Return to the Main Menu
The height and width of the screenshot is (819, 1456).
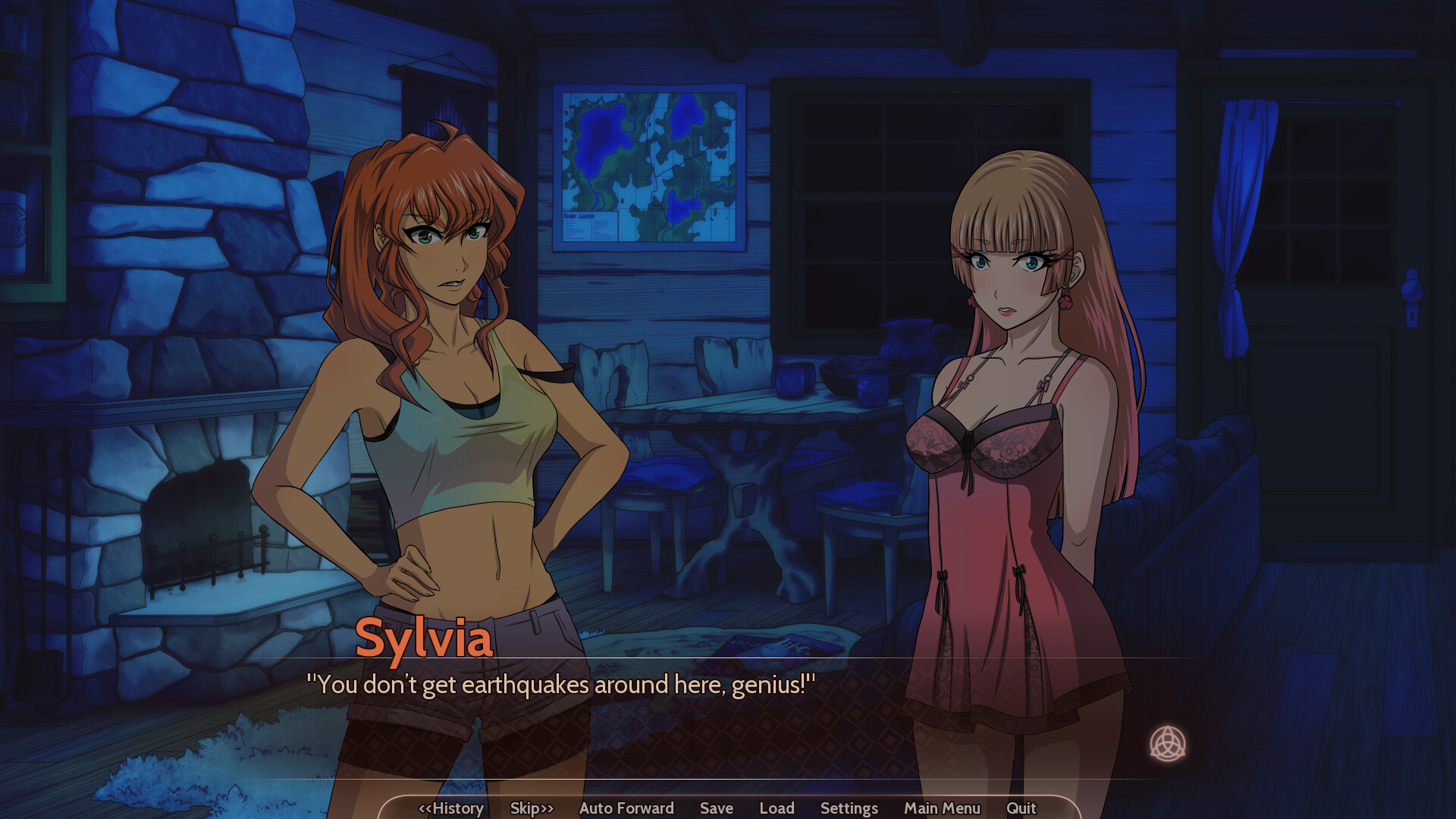coord(942,808)
